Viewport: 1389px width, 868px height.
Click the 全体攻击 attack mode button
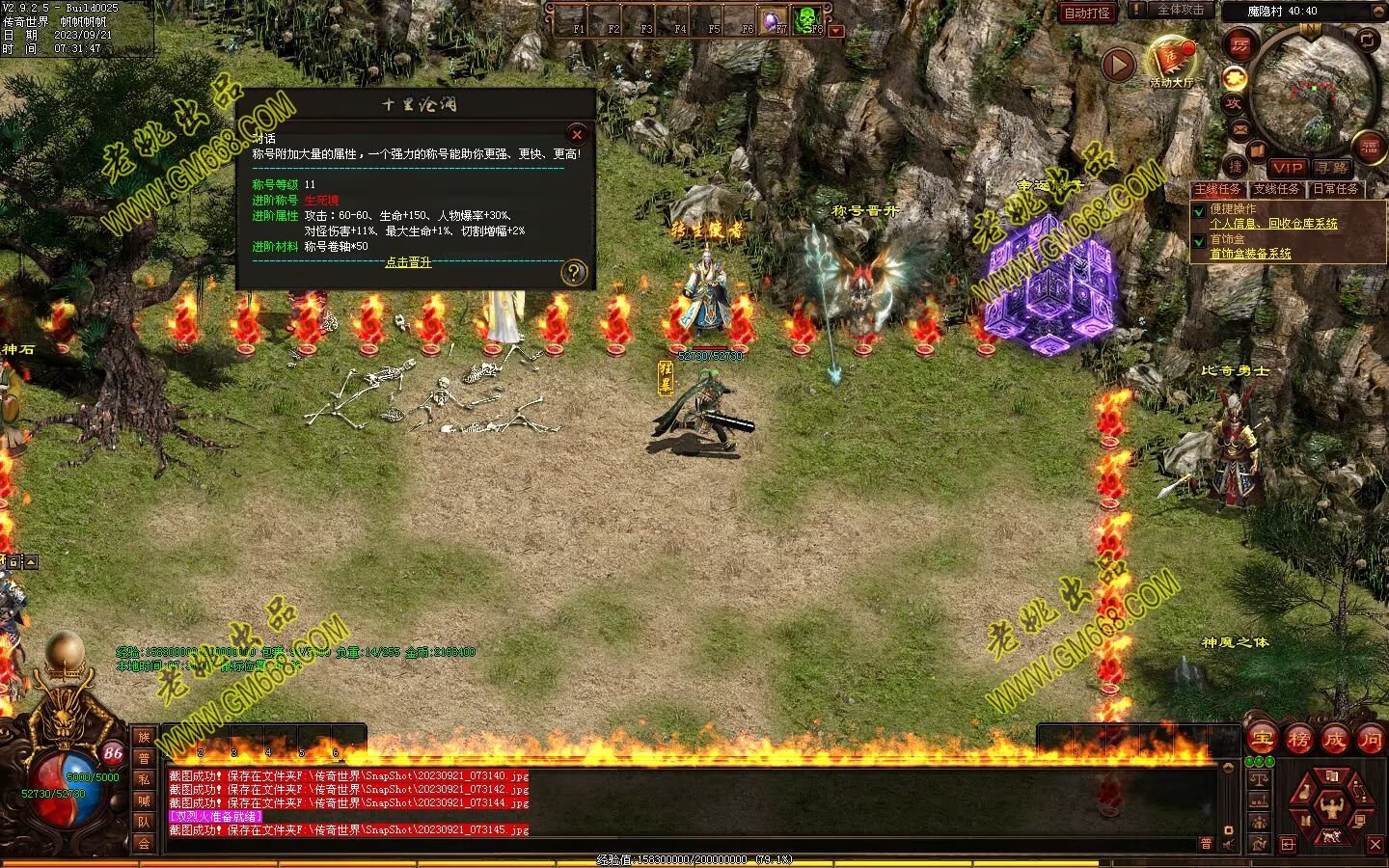[x=1179, y=11]
